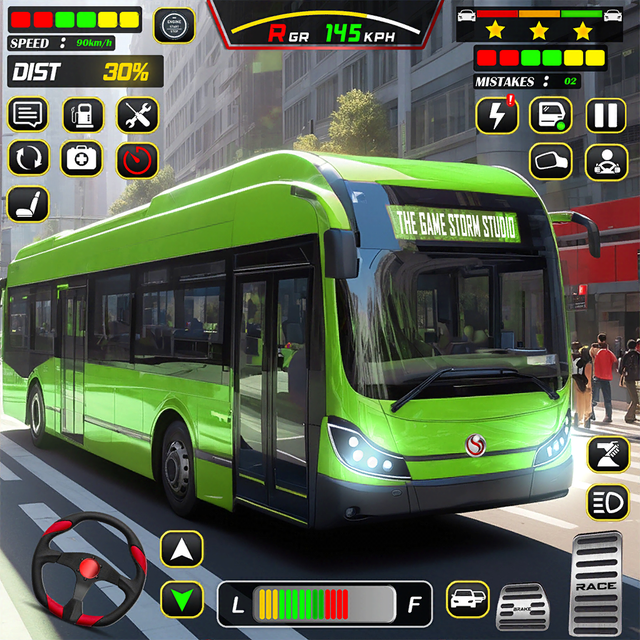The height and width of the screenshot is (640, 640).
Task: Activate the red speedometer icon
Action: coord(138,158)
